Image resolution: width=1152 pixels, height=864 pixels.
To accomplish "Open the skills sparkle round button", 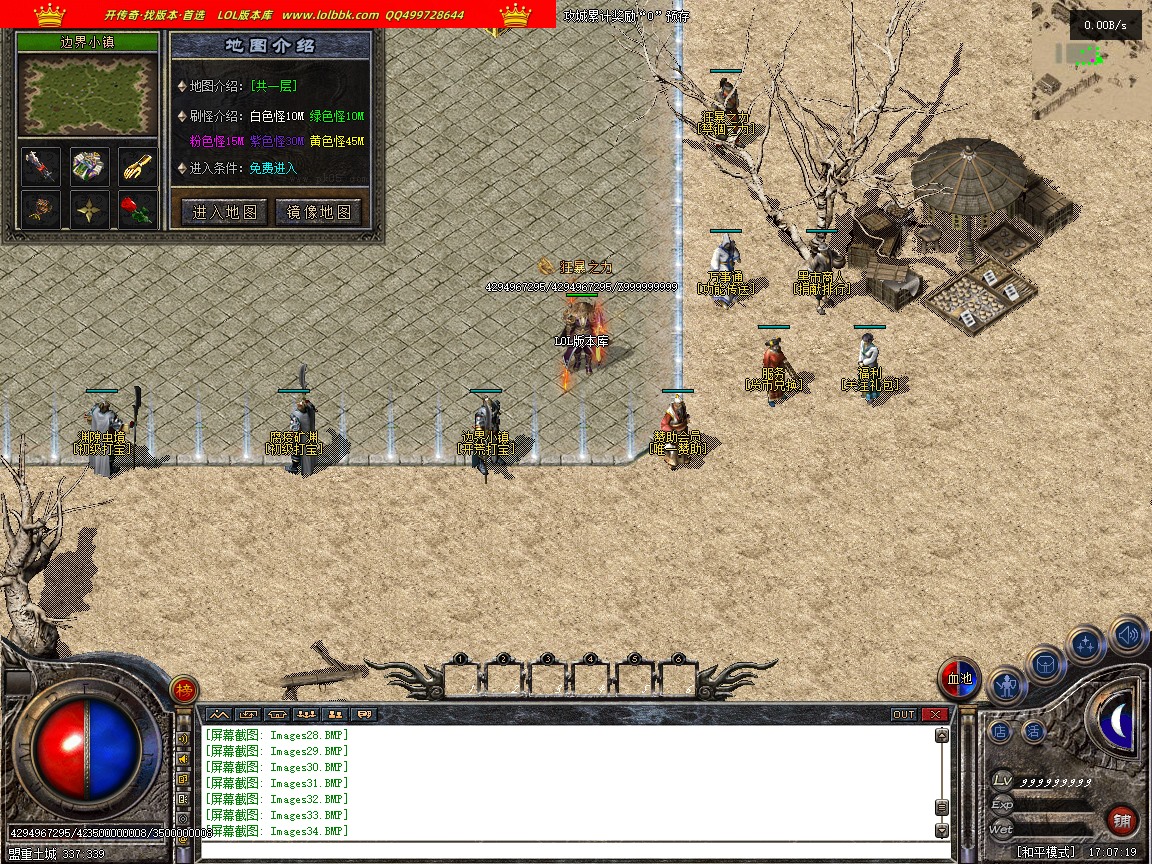I will (x=1086, y=645).
